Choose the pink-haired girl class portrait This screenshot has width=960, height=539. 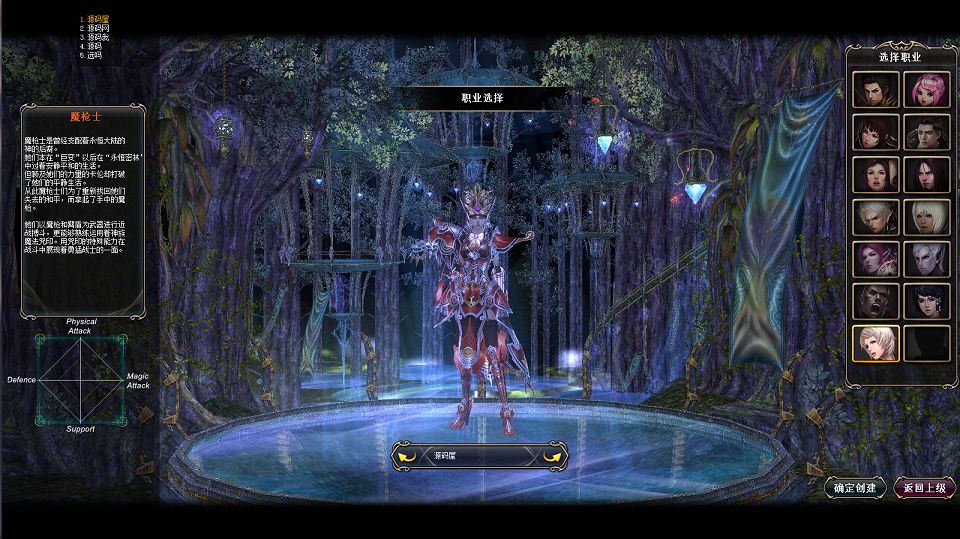click(x=926, y=90)
